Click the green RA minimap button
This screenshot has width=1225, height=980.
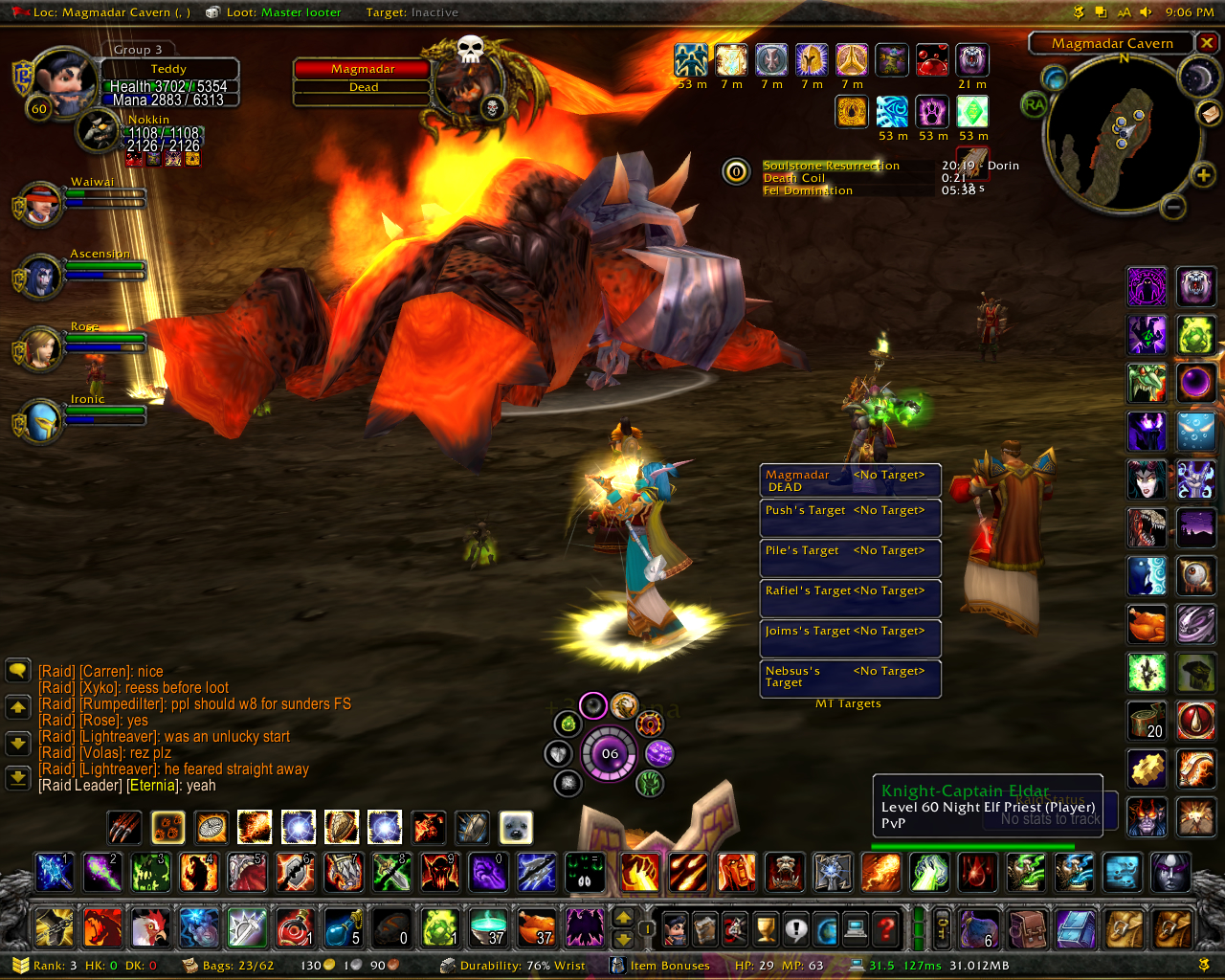(x=1035, y=104)
